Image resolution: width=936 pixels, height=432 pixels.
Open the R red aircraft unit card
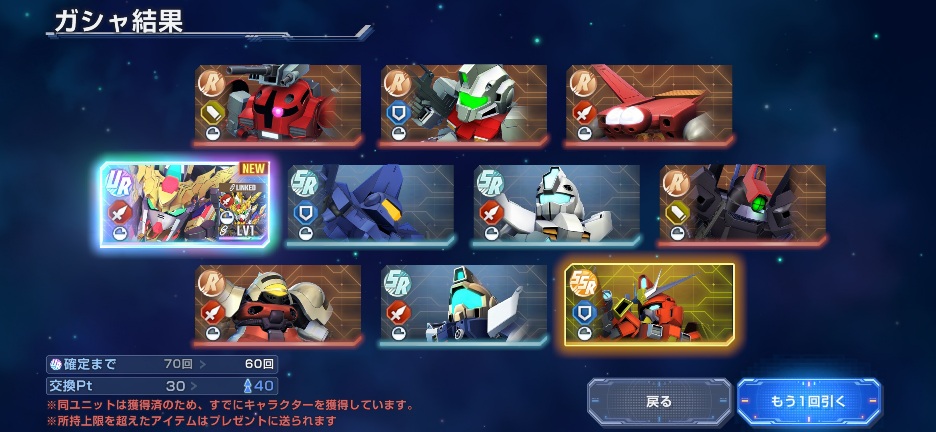tap(649, 104)
